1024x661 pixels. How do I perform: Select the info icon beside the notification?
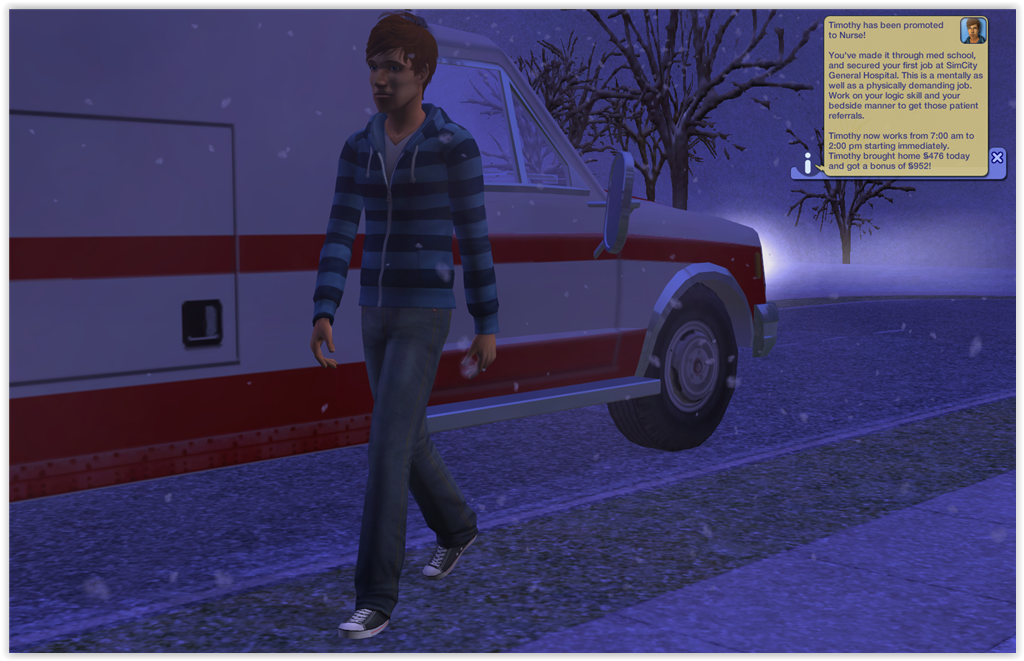point(808,163)
